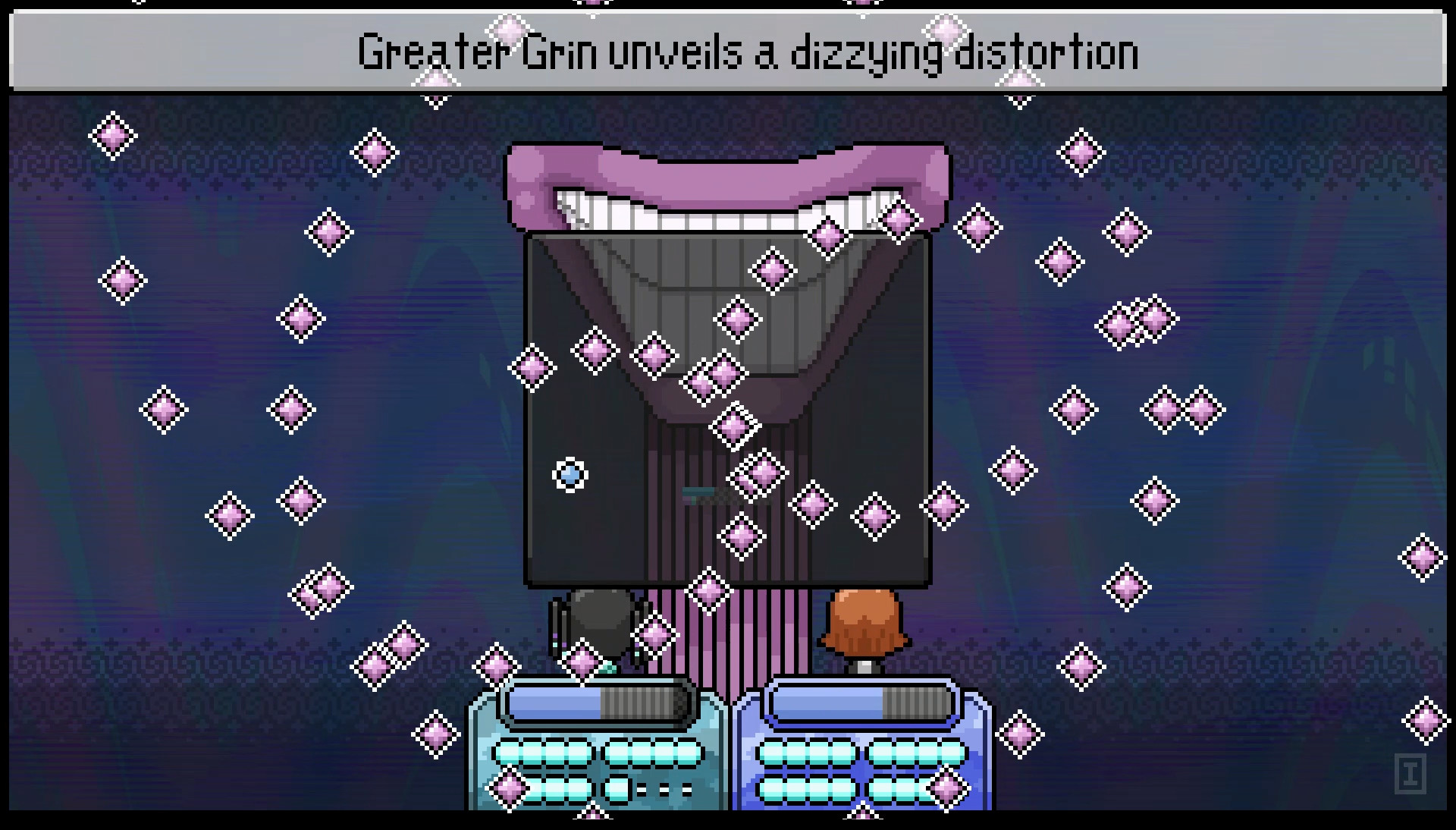Click the first AP pip on the teal cassette
1456x830 pixels.
click(510, 753)
